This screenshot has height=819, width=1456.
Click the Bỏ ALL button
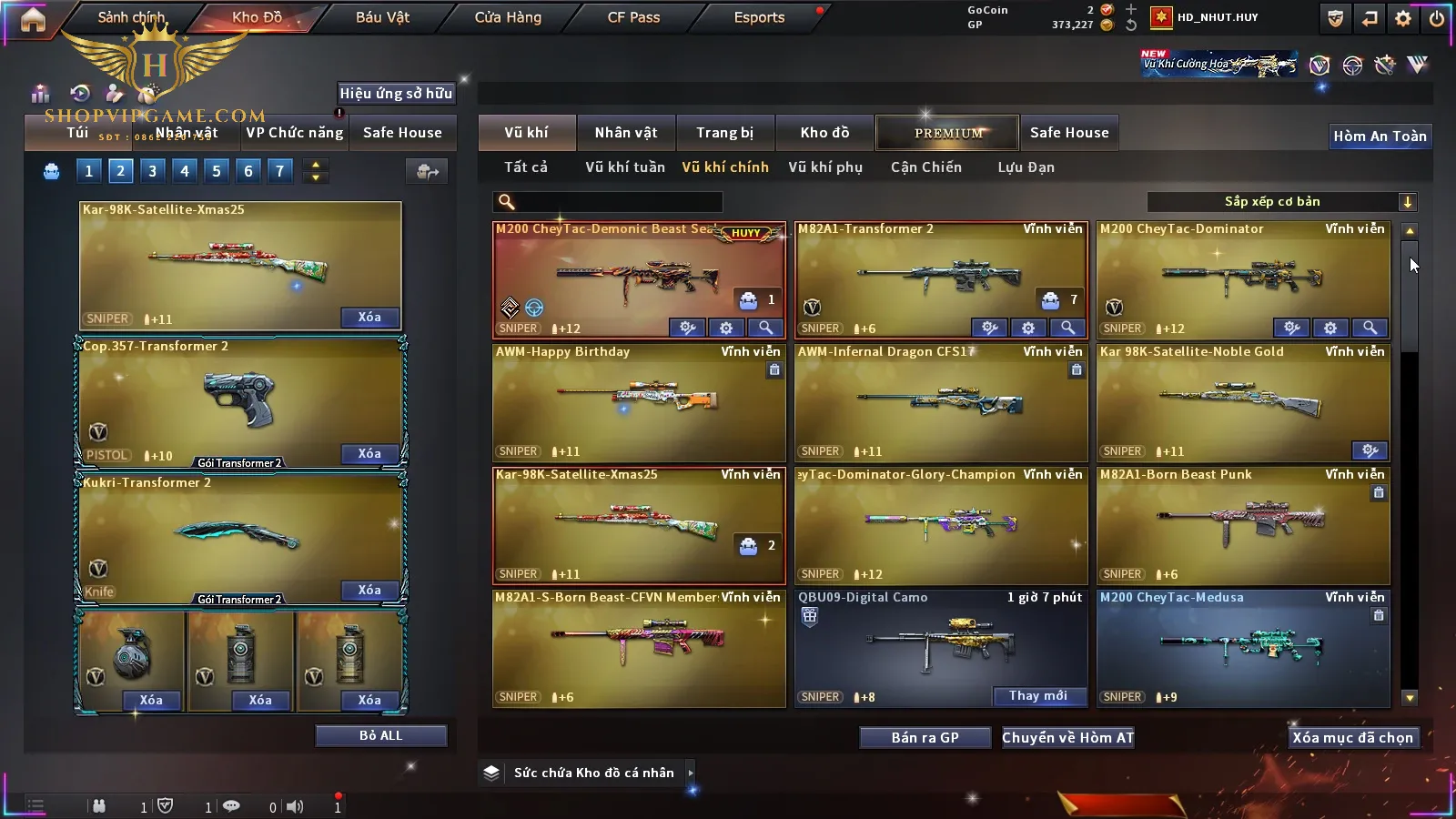click(380, 735)
